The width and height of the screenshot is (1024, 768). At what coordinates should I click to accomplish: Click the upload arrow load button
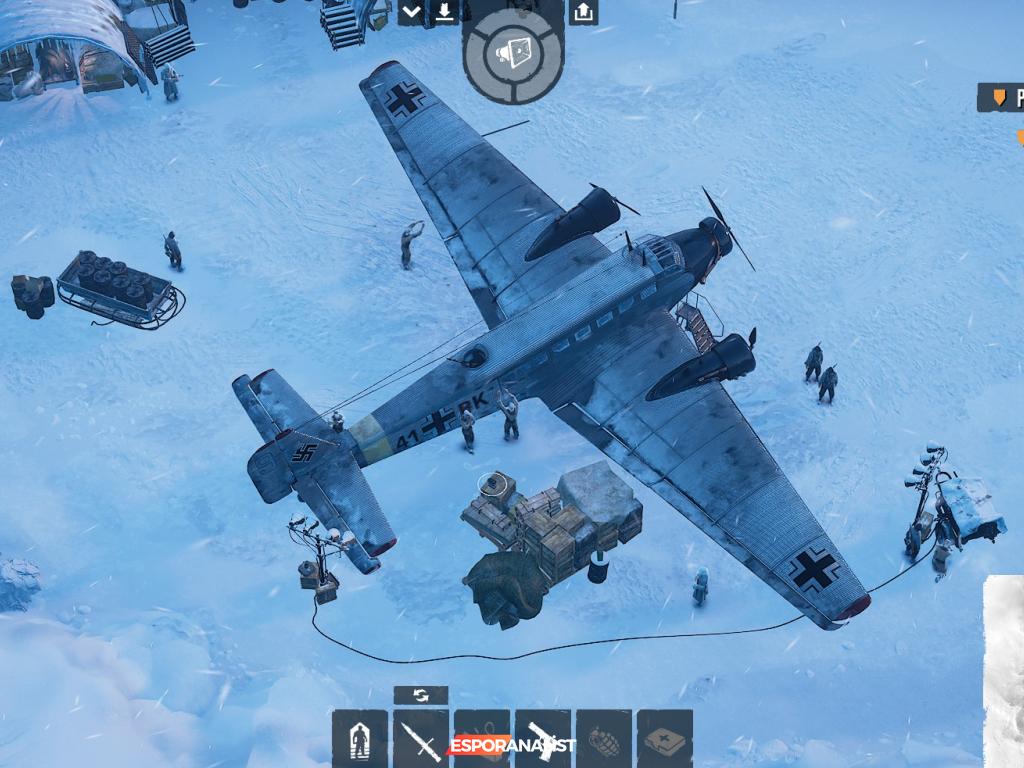[x=583, y=12]
